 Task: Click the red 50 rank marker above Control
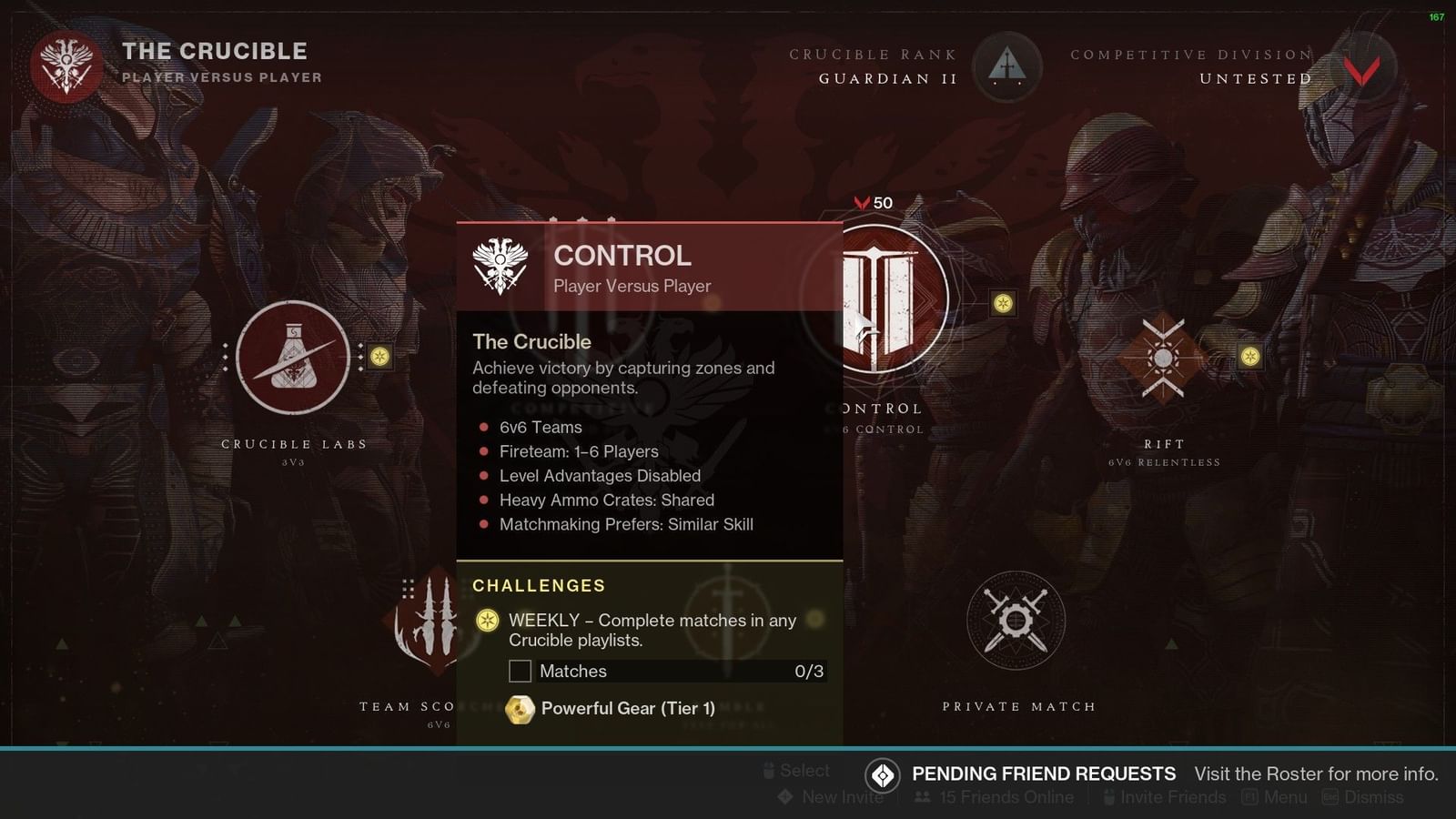point(872,203)
